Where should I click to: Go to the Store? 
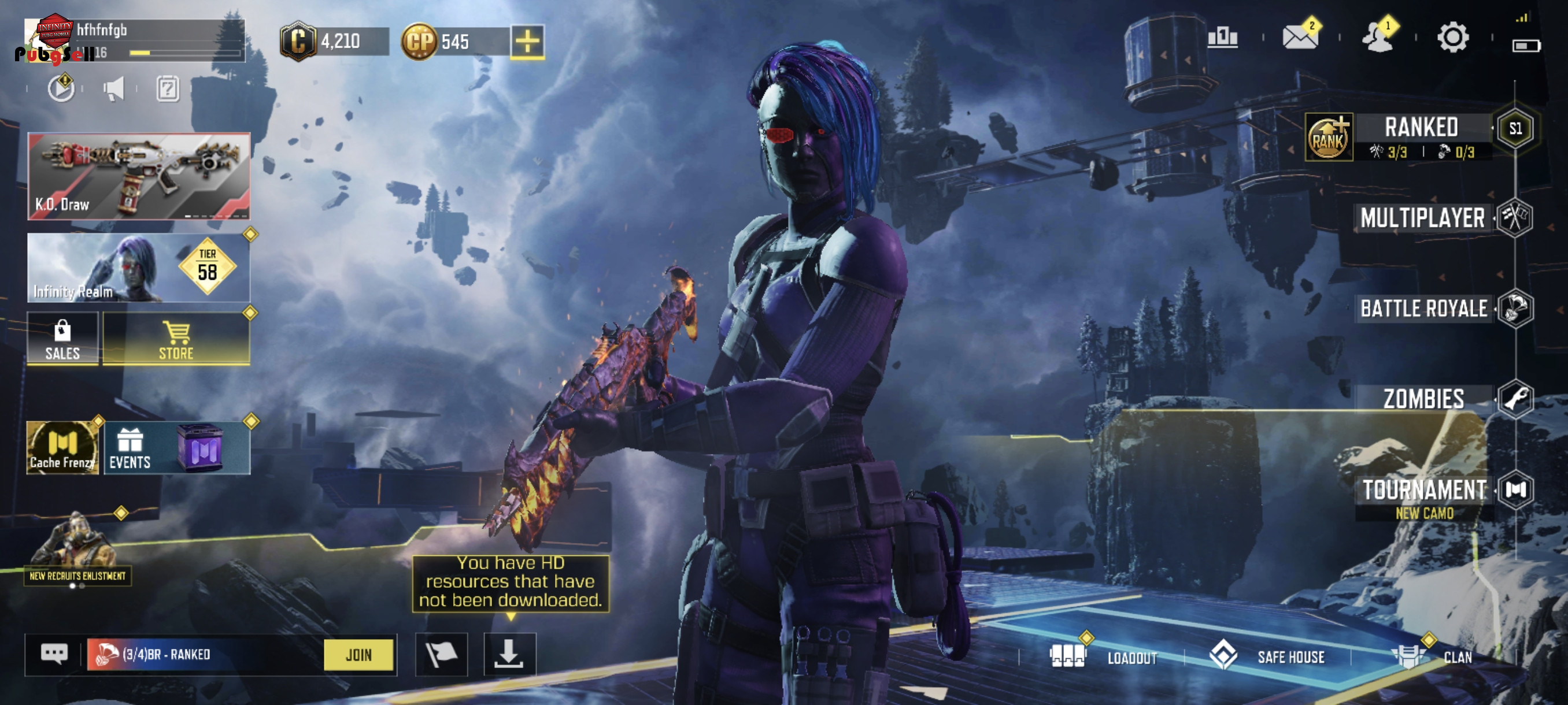(176, 339)
